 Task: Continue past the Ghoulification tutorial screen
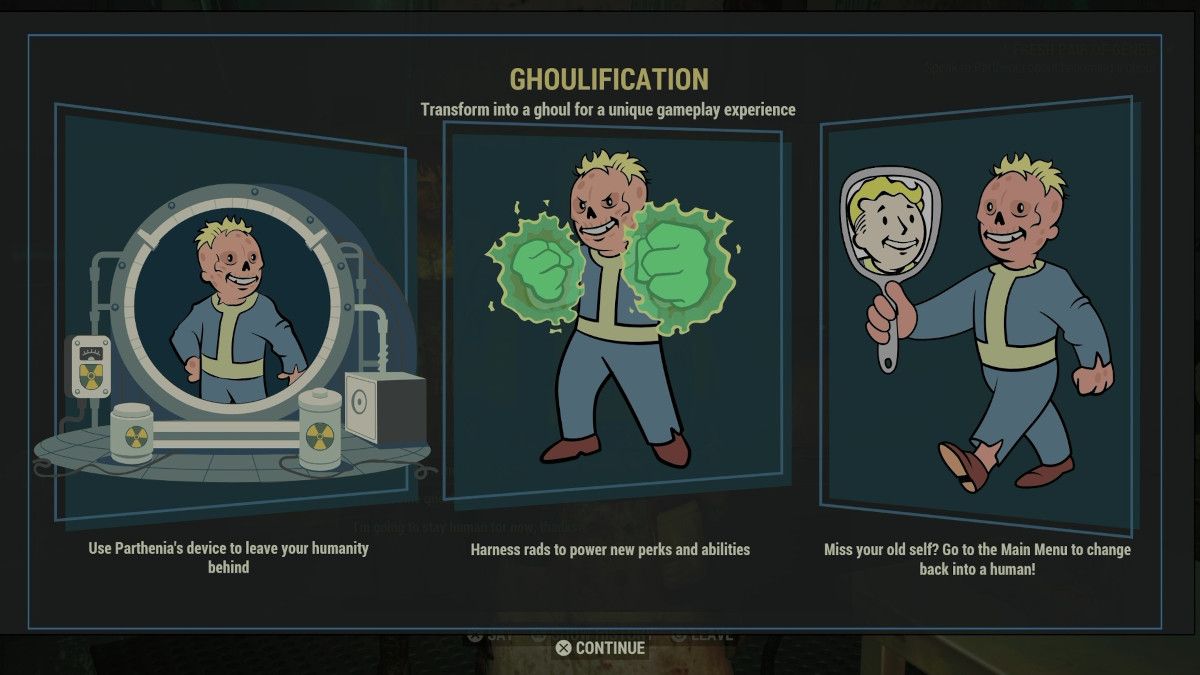(x=601, y=648)
